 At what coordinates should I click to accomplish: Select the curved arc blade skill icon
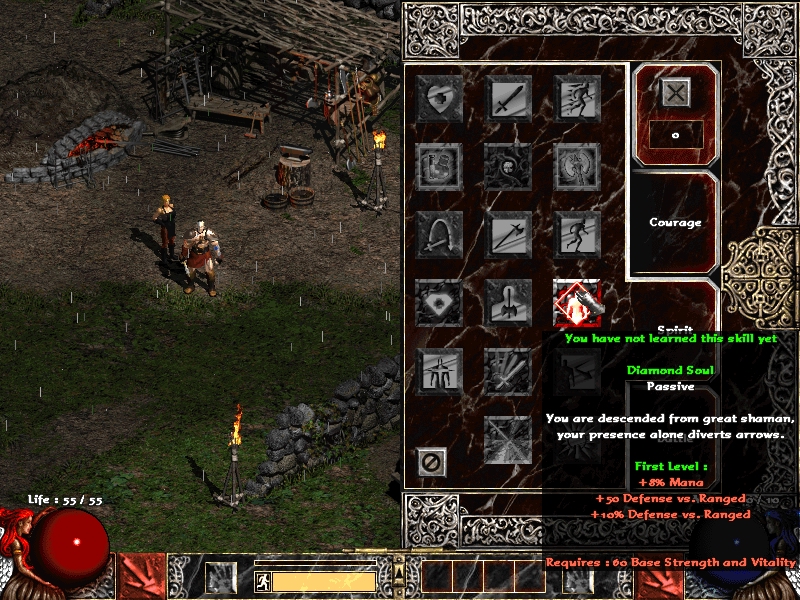point(439,234)
